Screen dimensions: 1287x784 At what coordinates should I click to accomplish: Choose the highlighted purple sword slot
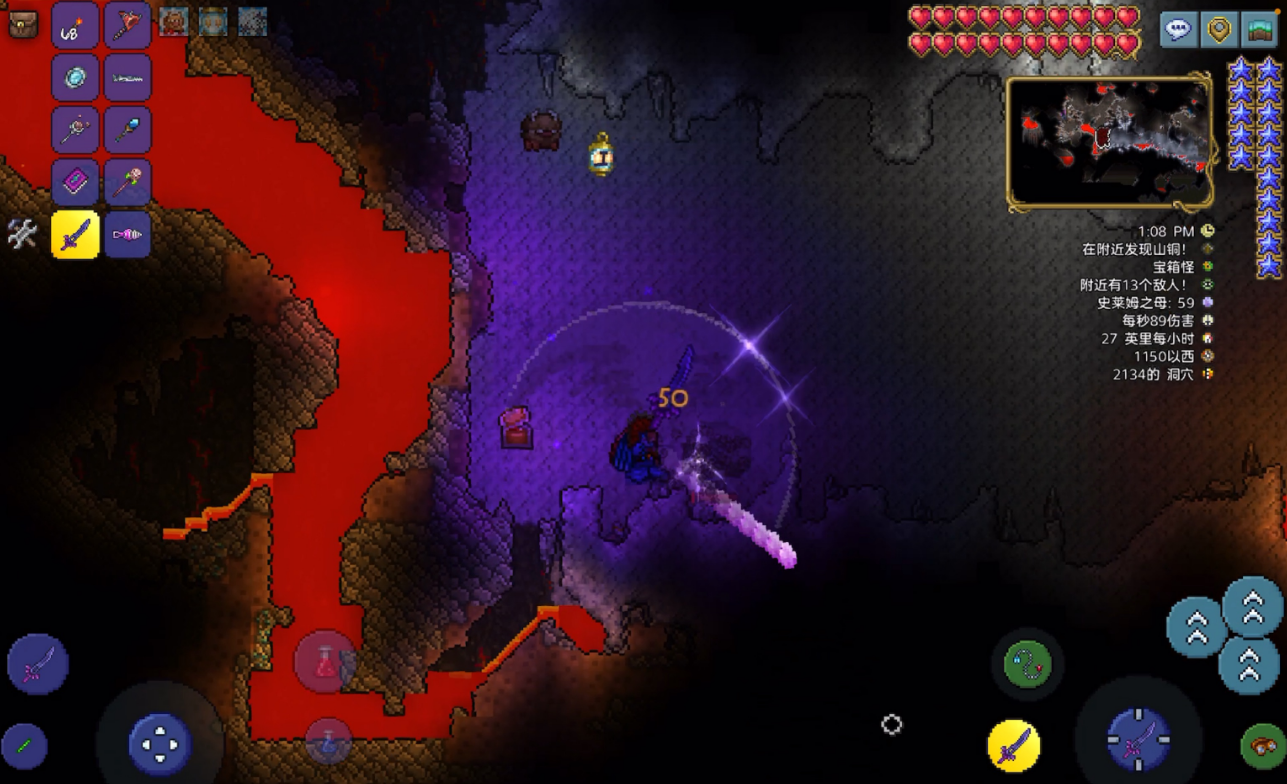[75, 235]
